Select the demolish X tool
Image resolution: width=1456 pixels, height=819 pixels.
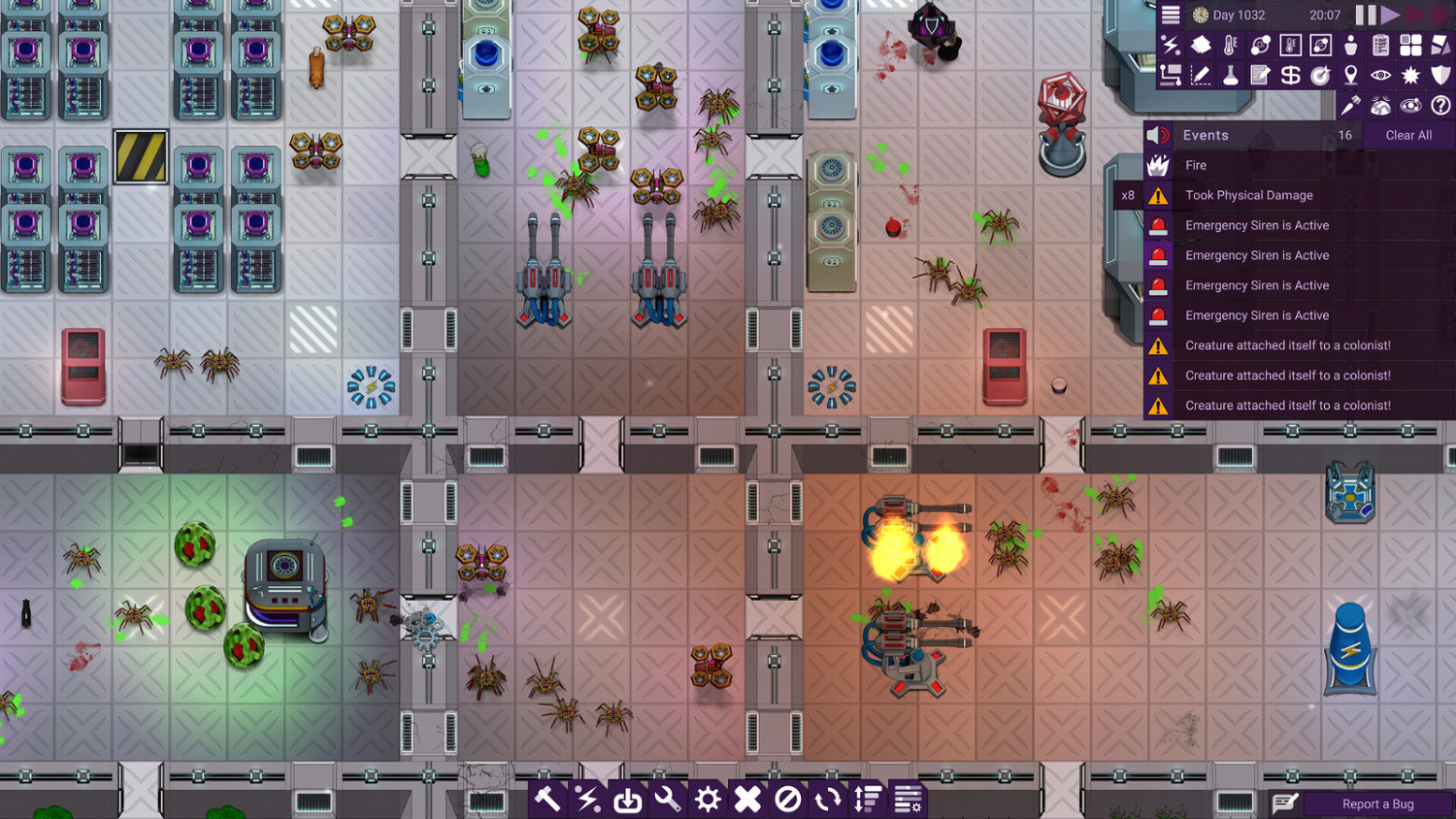747,800
